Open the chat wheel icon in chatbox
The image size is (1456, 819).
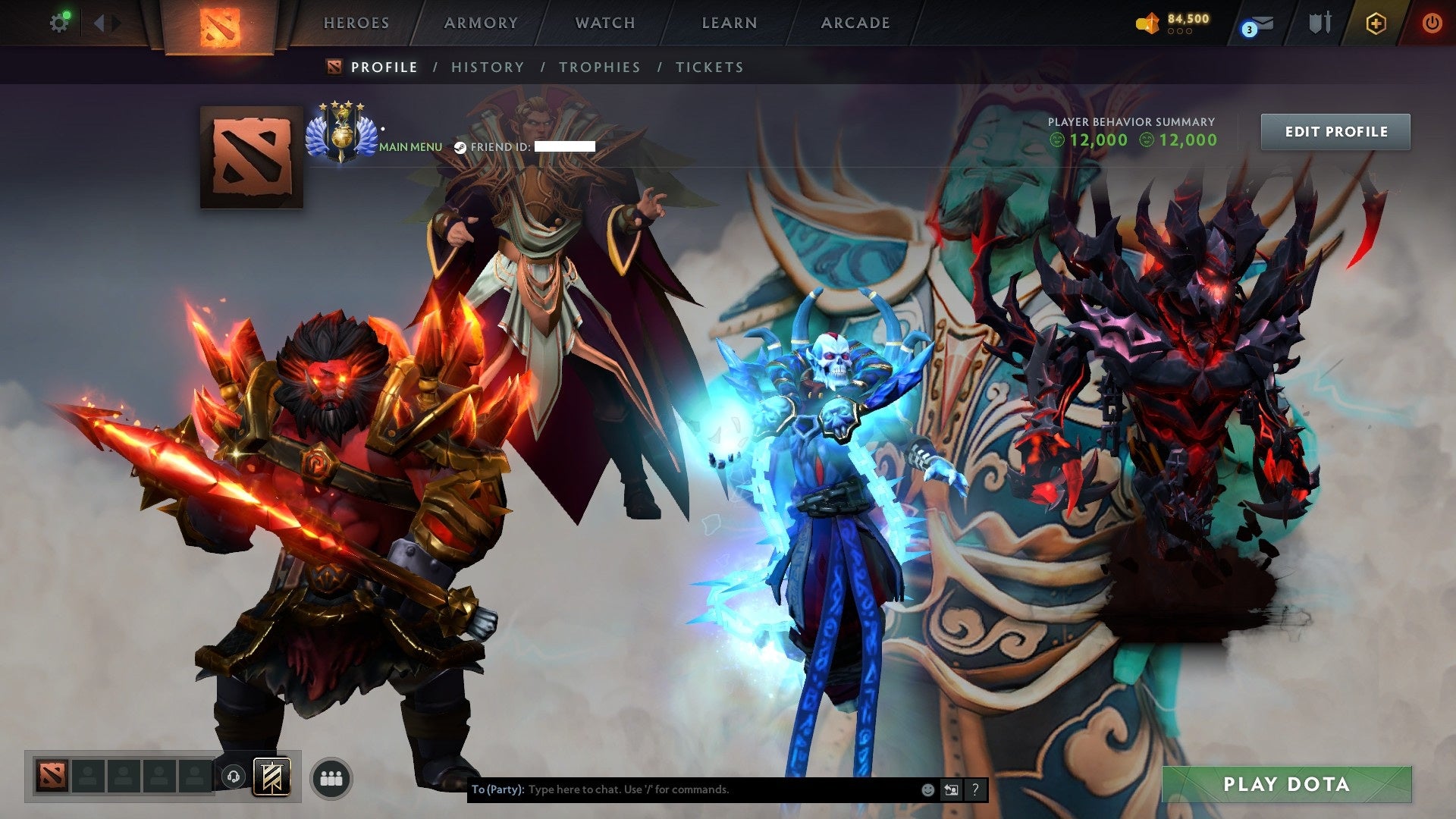[950, 789]
